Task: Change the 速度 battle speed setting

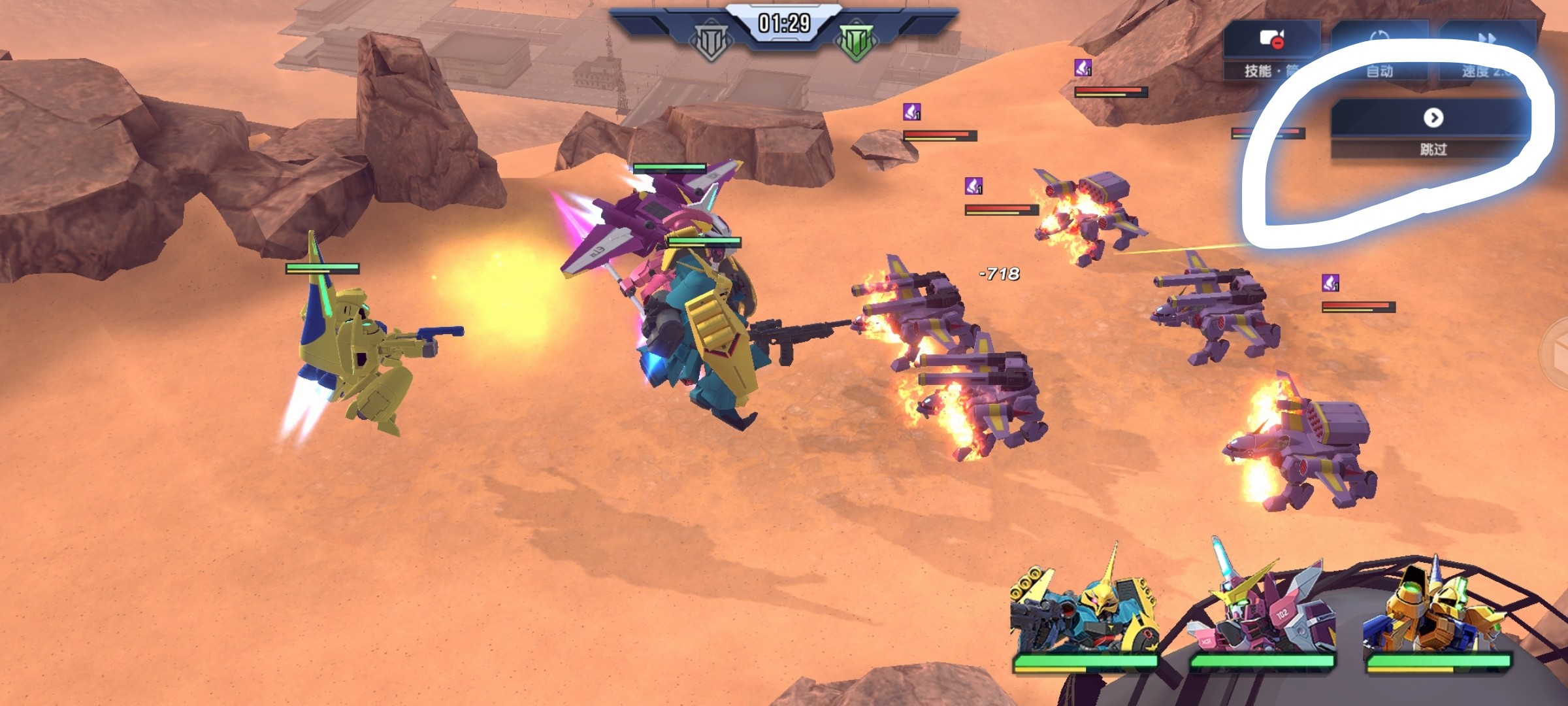Action: (1487, 51)
